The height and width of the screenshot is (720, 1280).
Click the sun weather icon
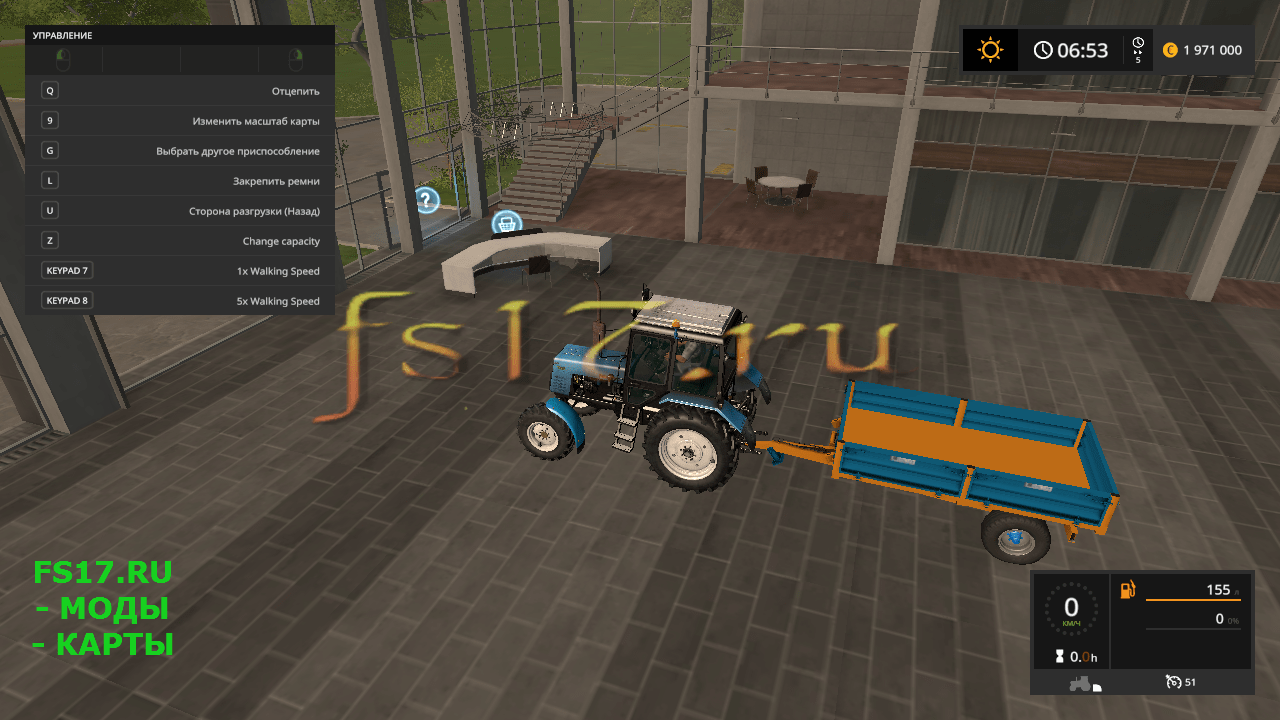tap(990, 49)
